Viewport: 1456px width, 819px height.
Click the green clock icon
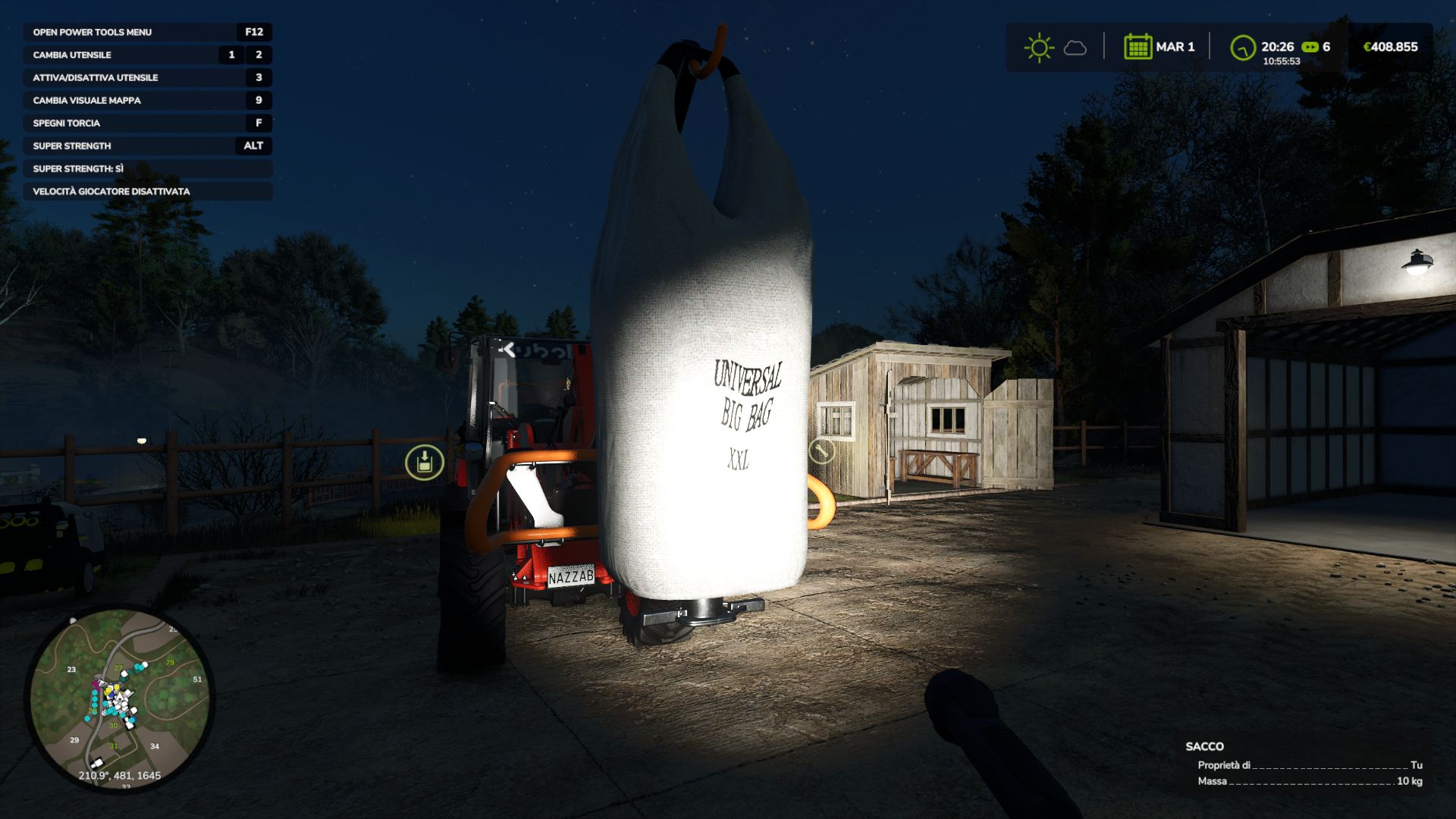(x=1242, y=48)
